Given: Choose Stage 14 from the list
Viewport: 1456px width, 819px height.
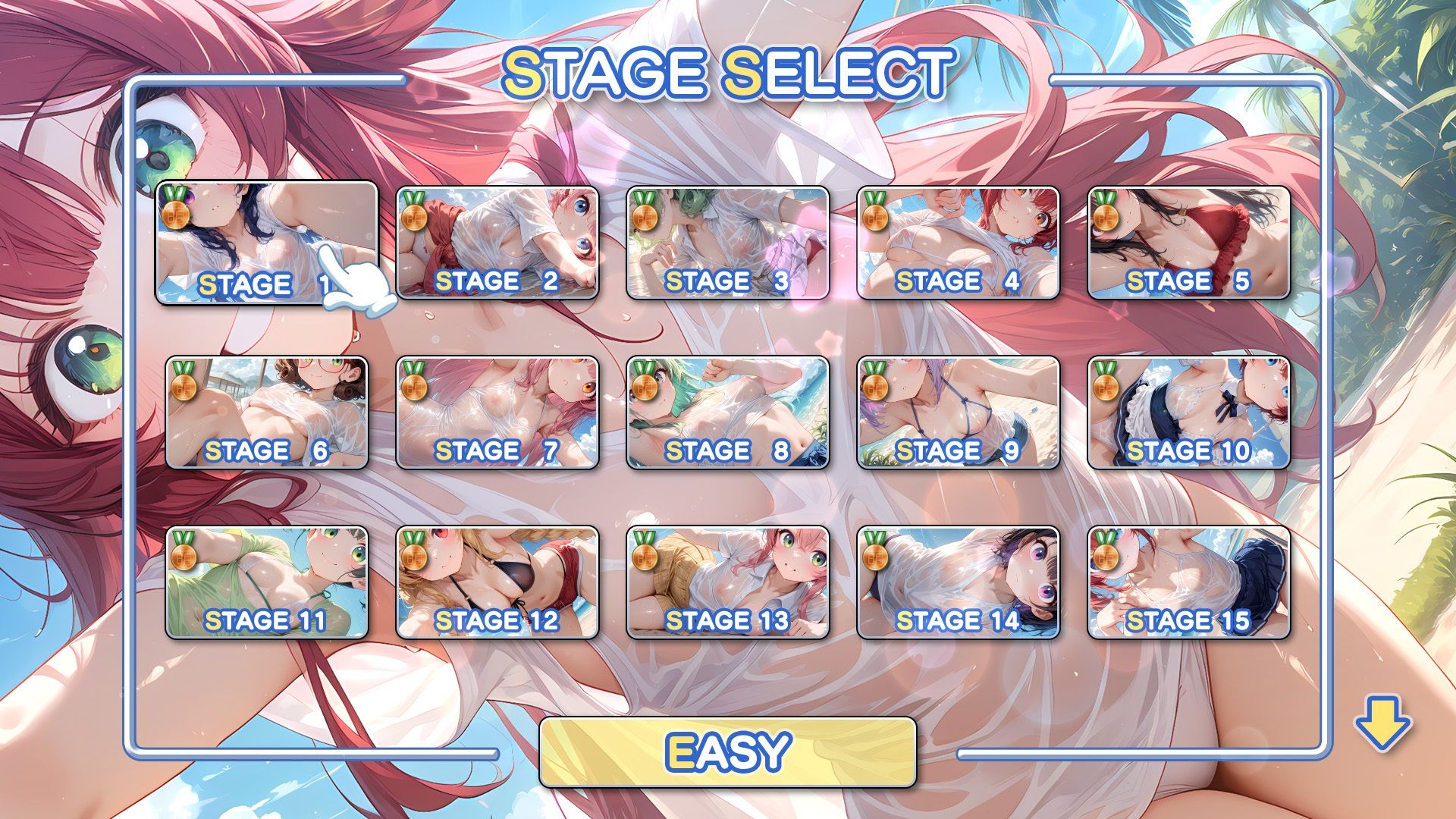Looking at the screenshot, I should pos(959,582).
